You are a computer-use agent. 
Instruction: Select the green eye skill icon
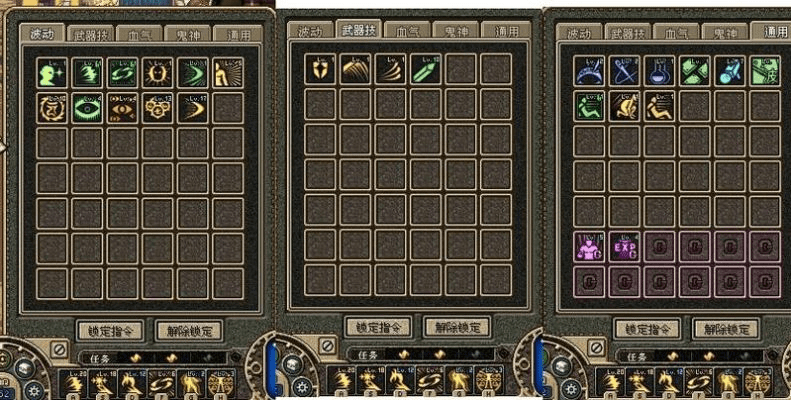88,107
